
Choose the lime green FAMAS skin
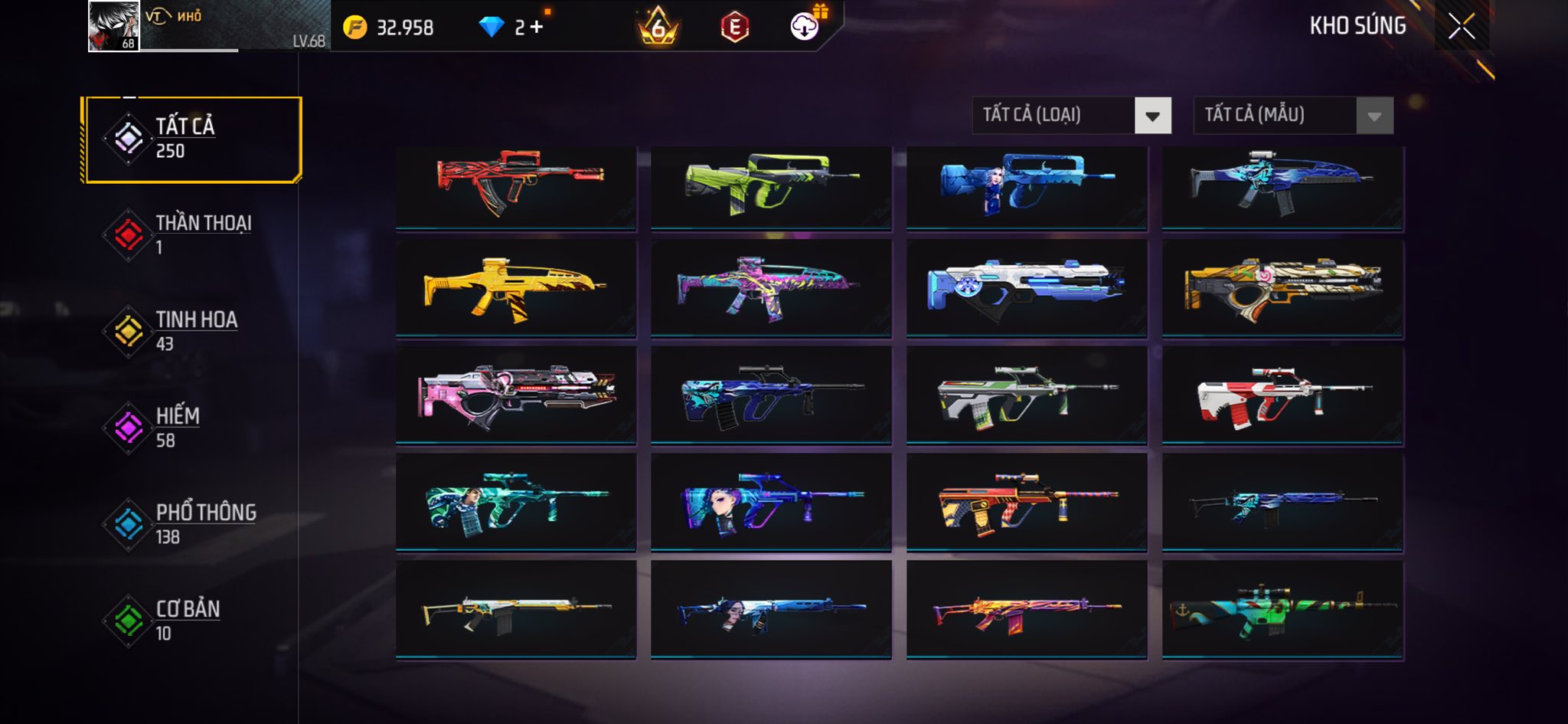(771, 186)
